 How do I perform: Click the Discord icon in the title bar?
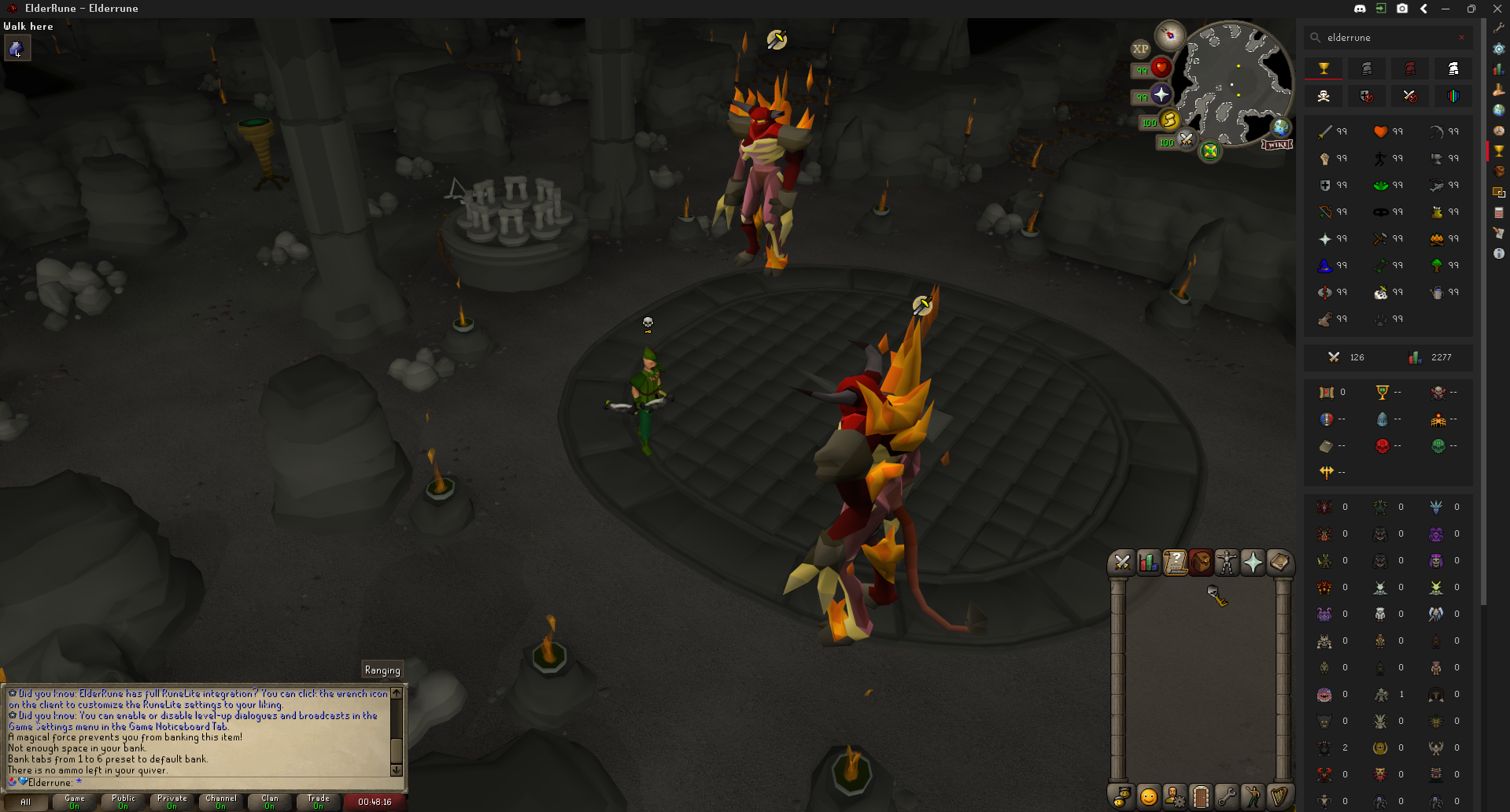coord(1359,9)
